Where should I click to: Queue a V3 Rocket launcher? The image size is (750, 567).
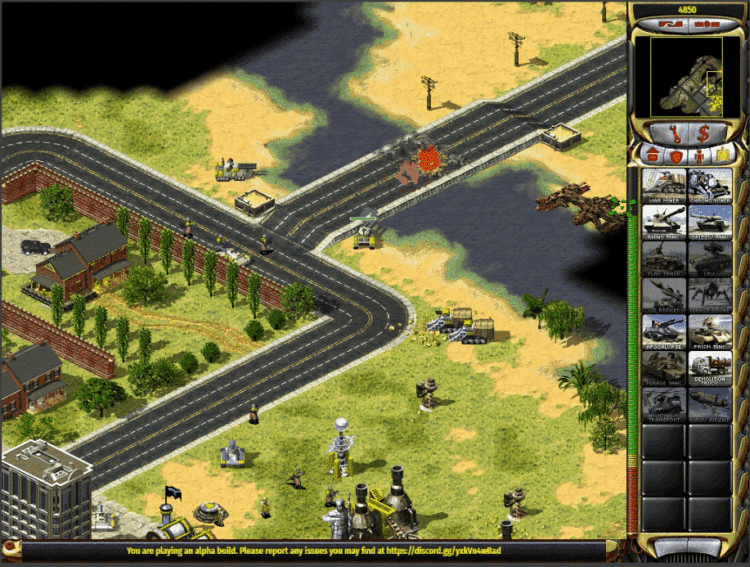663,293
